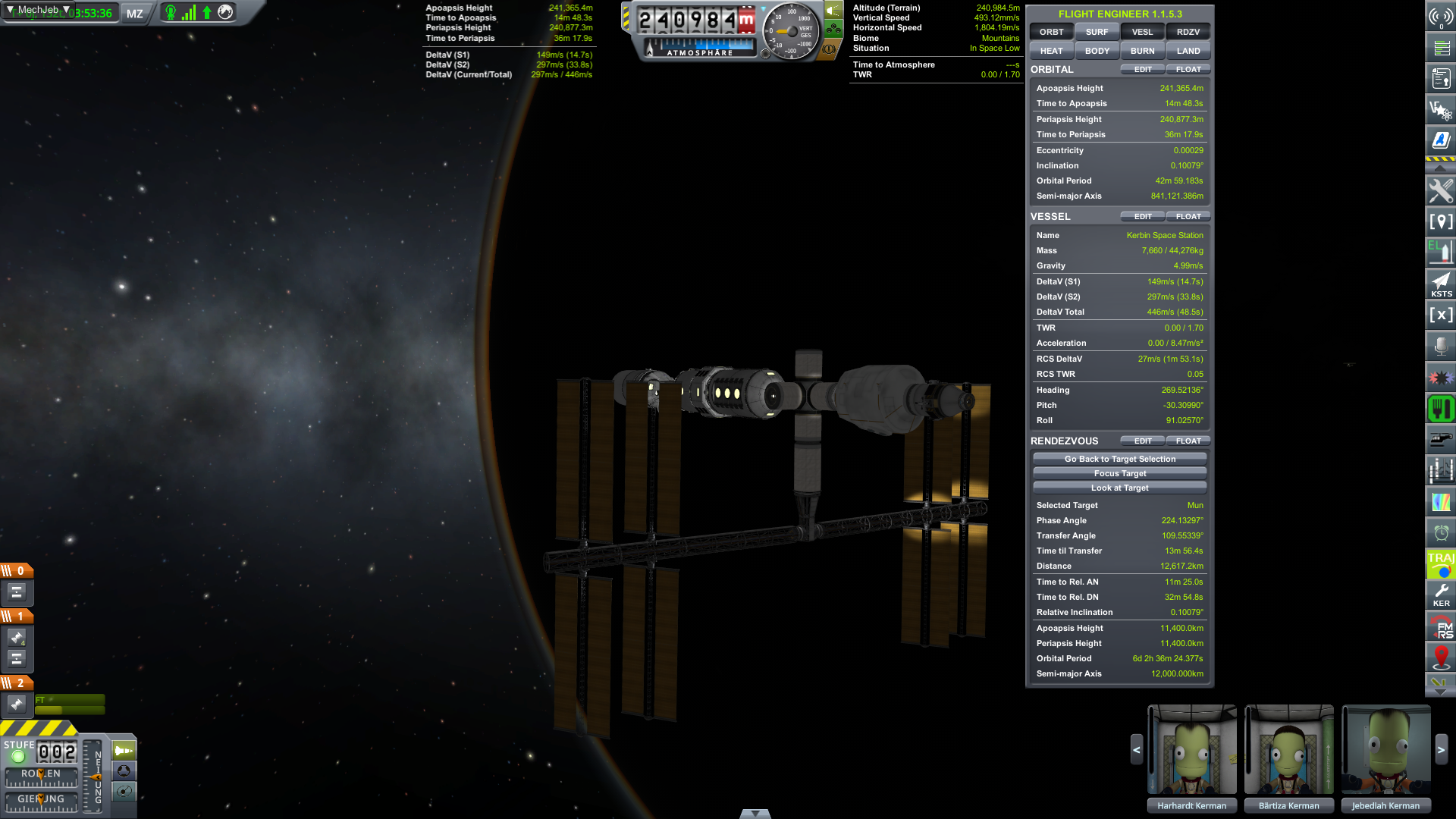Float the VESSEL section window
This screenshot has height=819, width=1456.
pos(1188,217)
